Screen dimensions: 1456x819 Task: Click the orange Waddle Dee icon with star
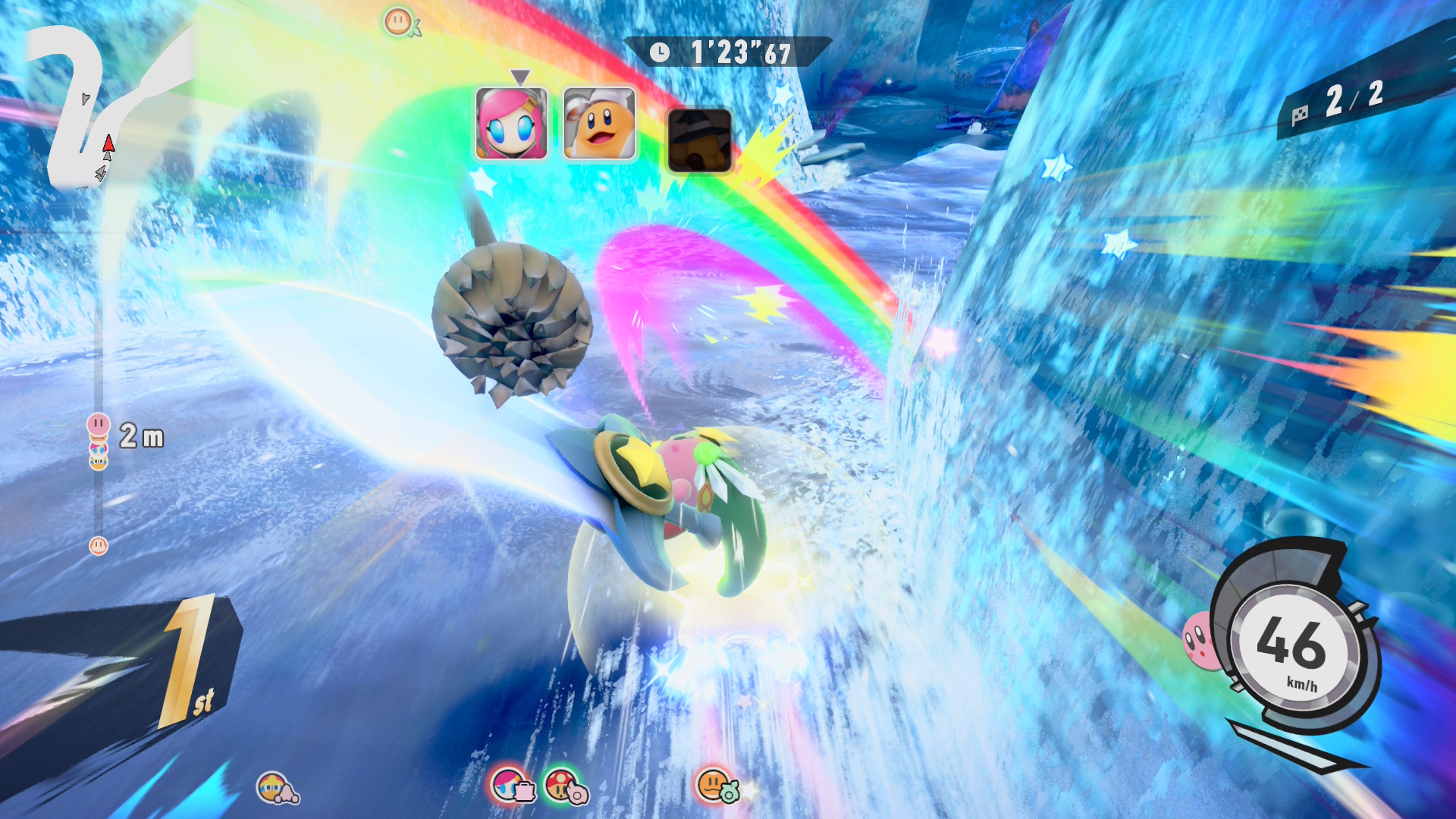715,786
